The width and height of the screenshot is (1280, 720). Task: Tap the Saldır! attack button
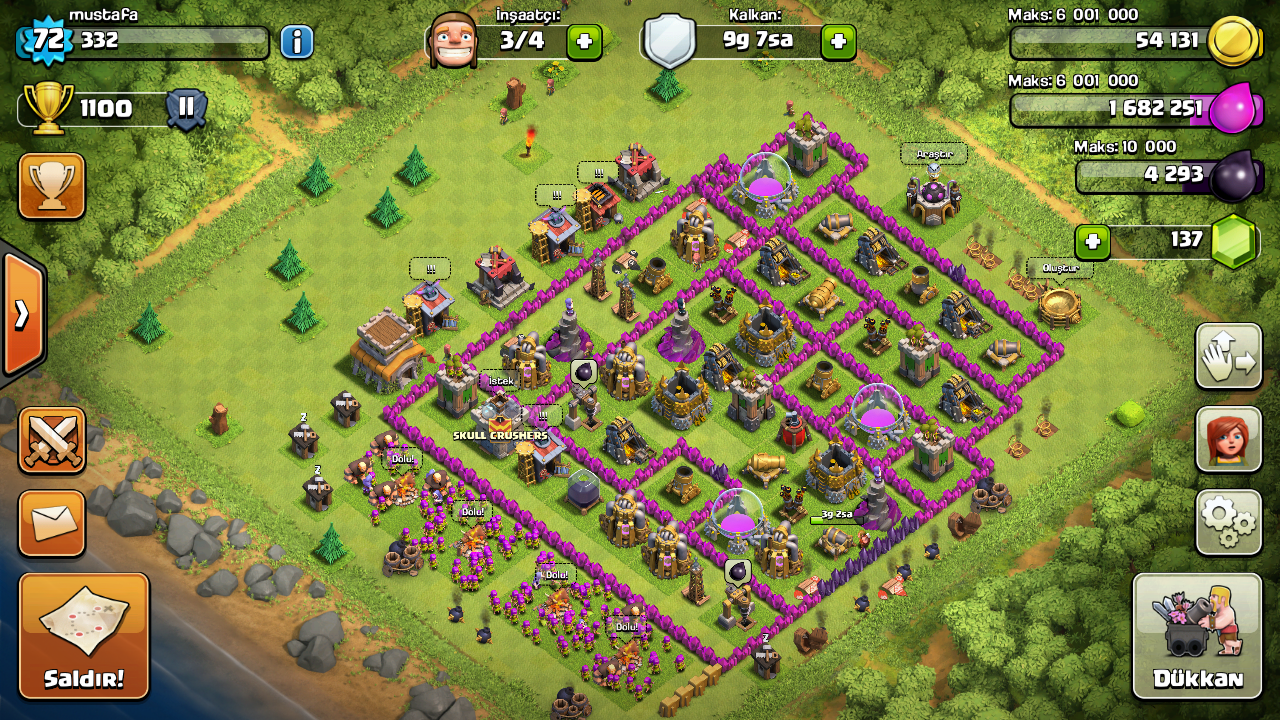click(x=84, y=635)
